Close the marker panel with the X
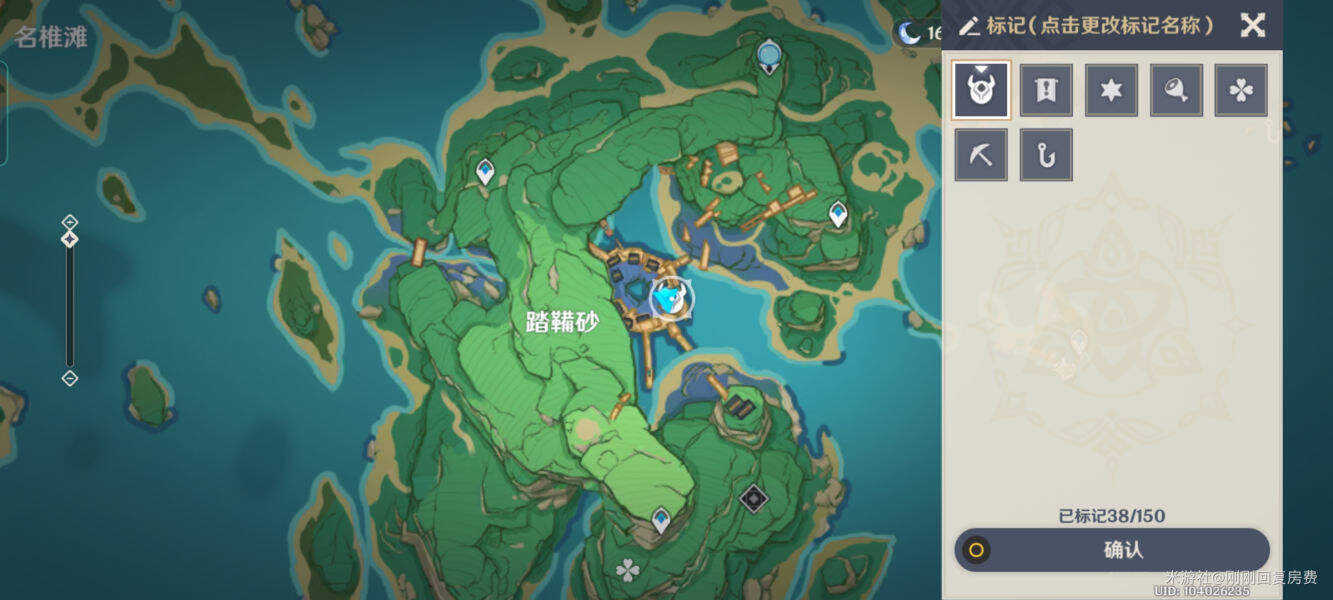Screen dimensions: 1333x600 pos(1252,25)
